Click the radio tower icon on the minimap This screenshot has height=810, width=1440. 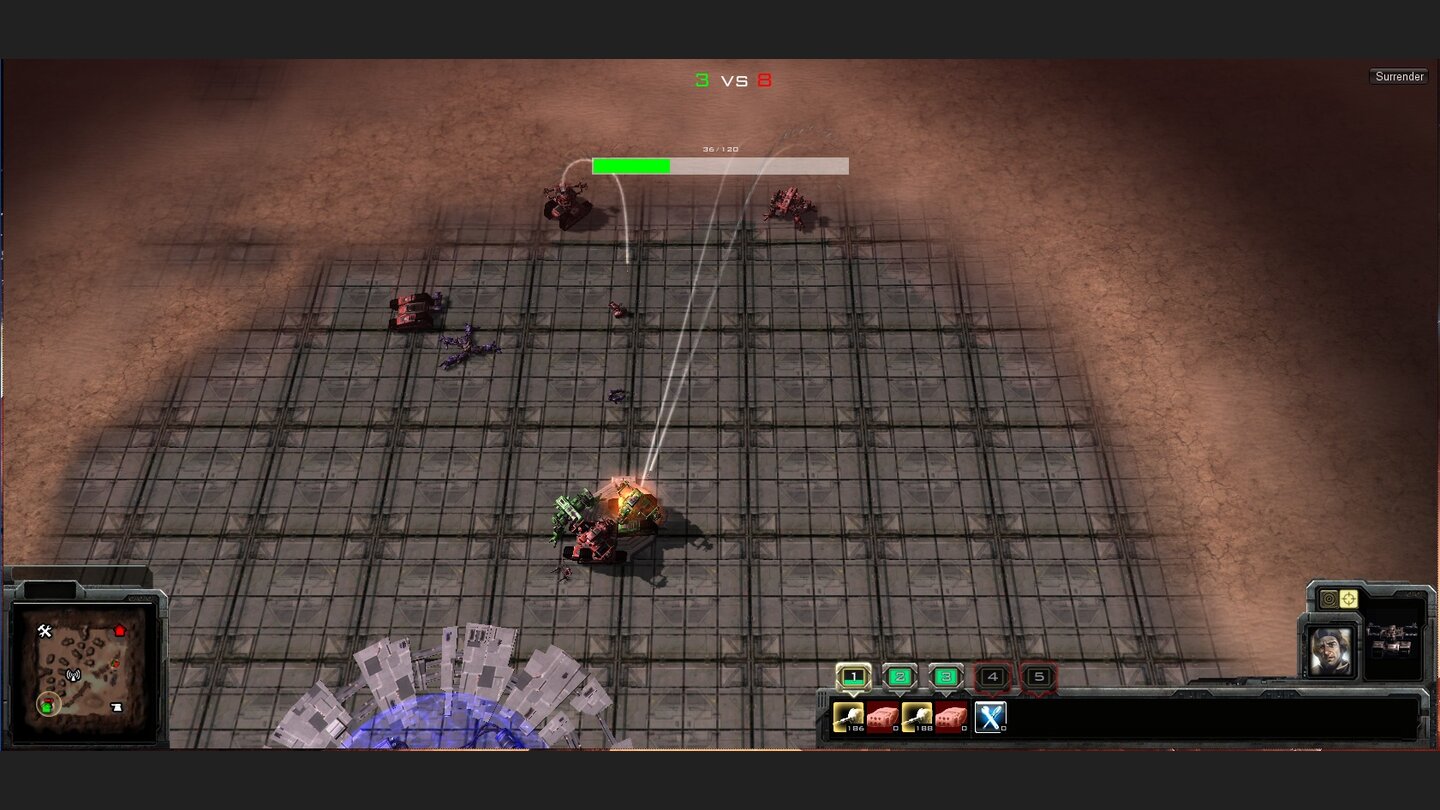73,676
